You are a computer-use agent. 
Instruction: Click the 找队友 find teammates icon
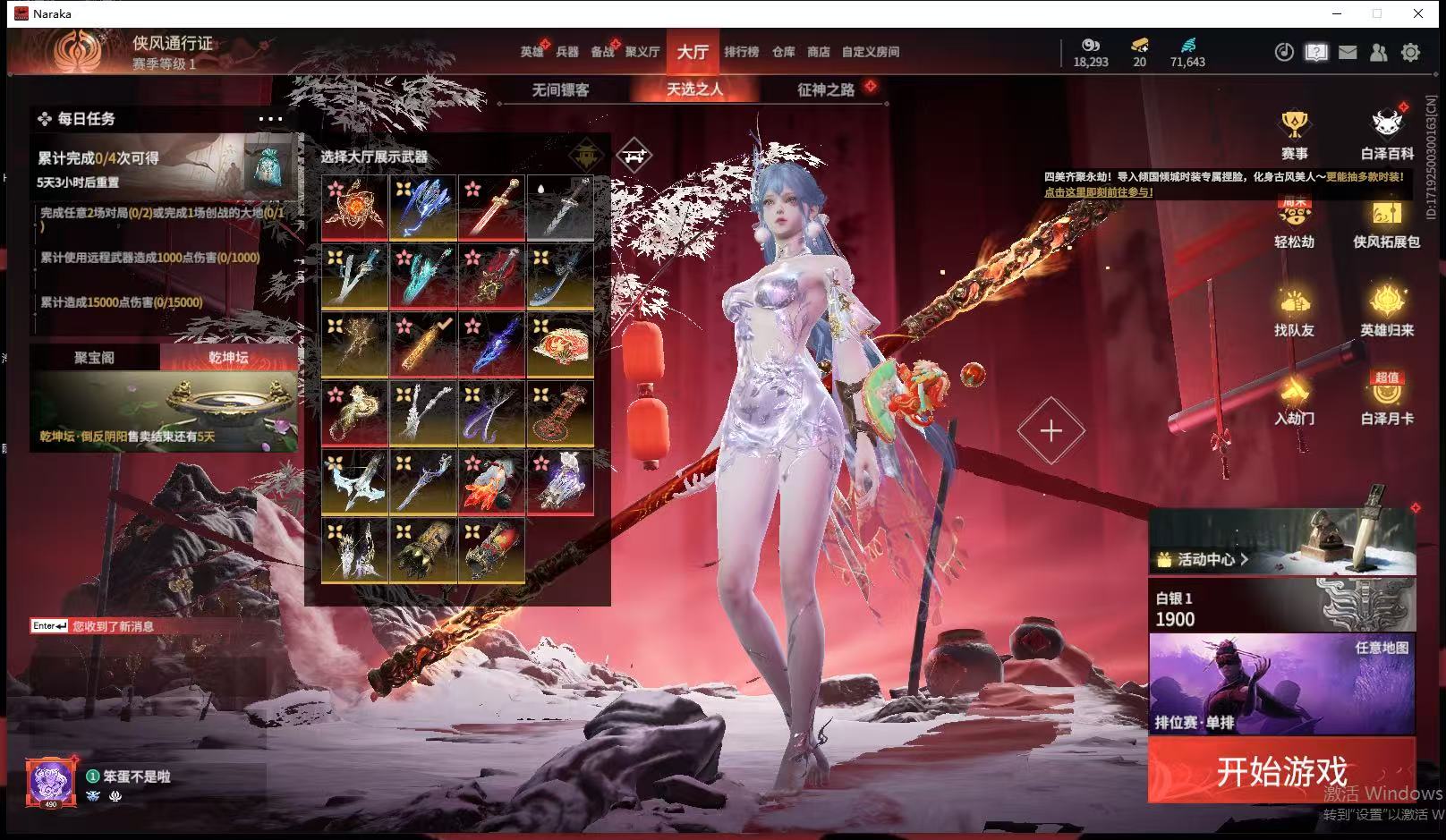[x=1294, y=312]
